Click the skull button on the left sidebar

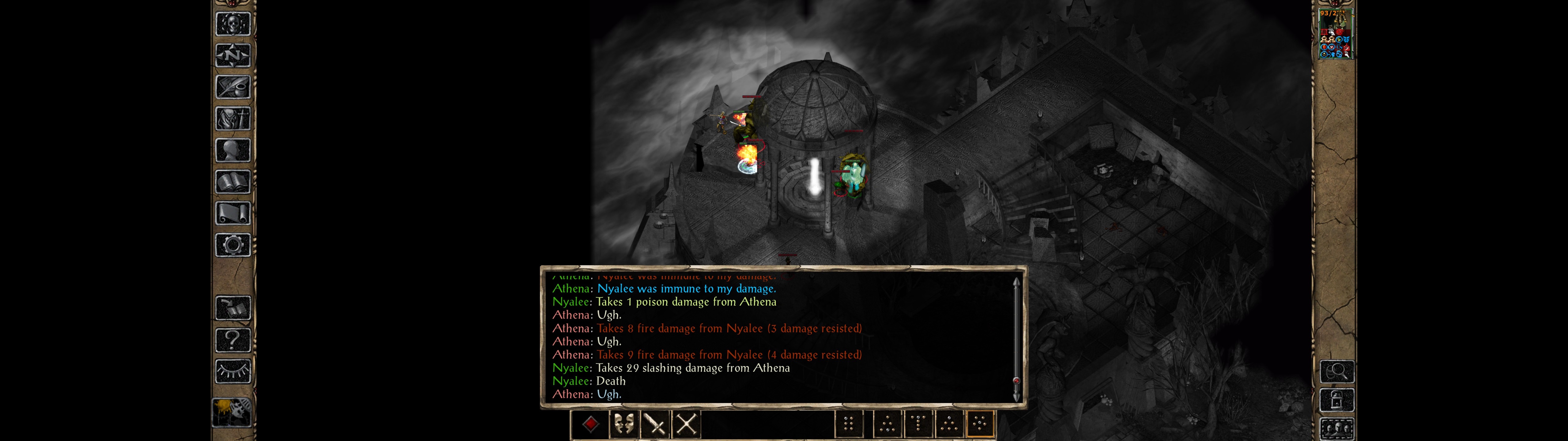pyautogui.click(x=232, y=24)
